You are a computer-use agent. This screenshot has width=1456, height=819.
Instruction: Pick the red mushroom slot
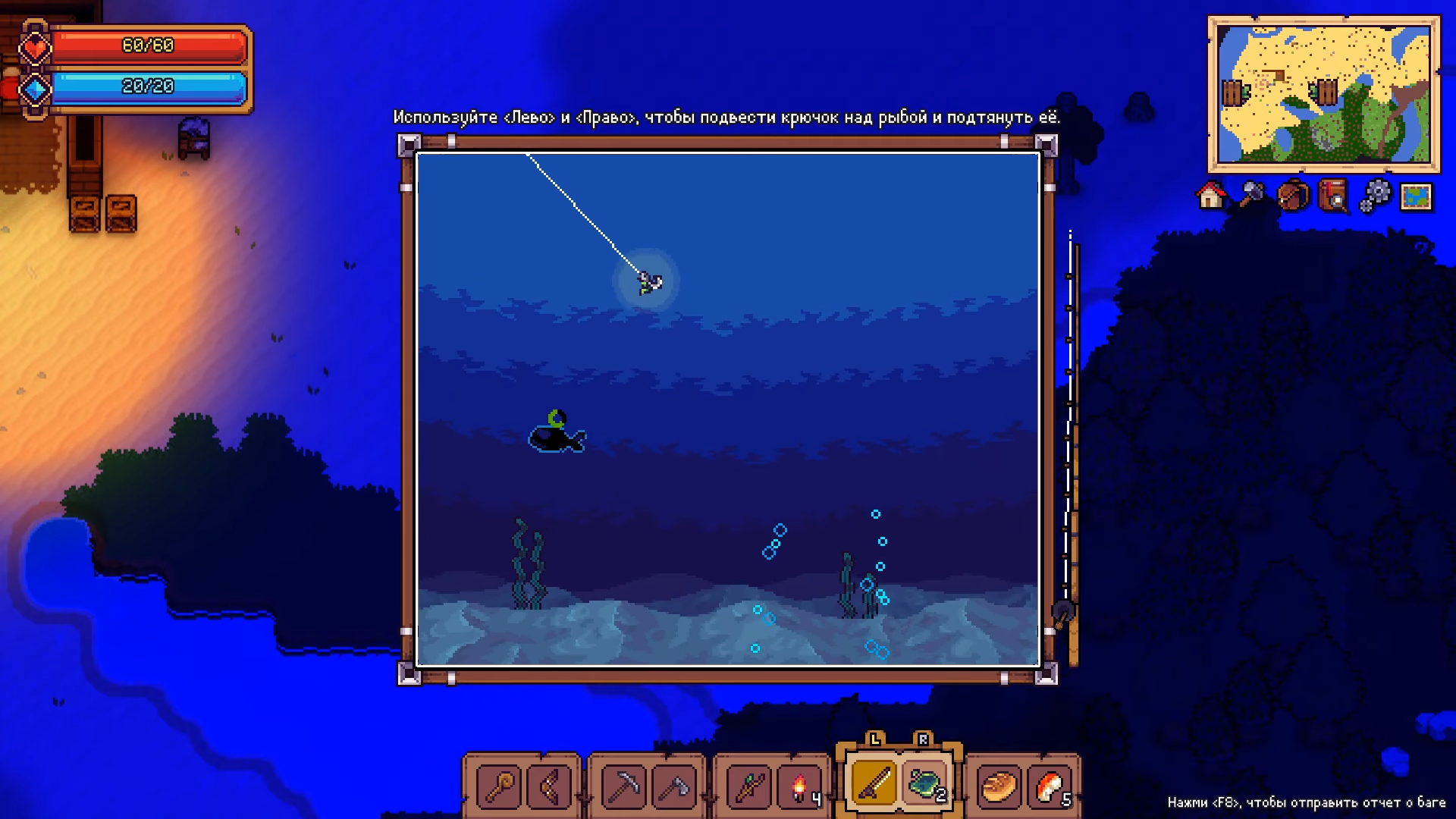pyautogui.click(x=1050, y=786)
